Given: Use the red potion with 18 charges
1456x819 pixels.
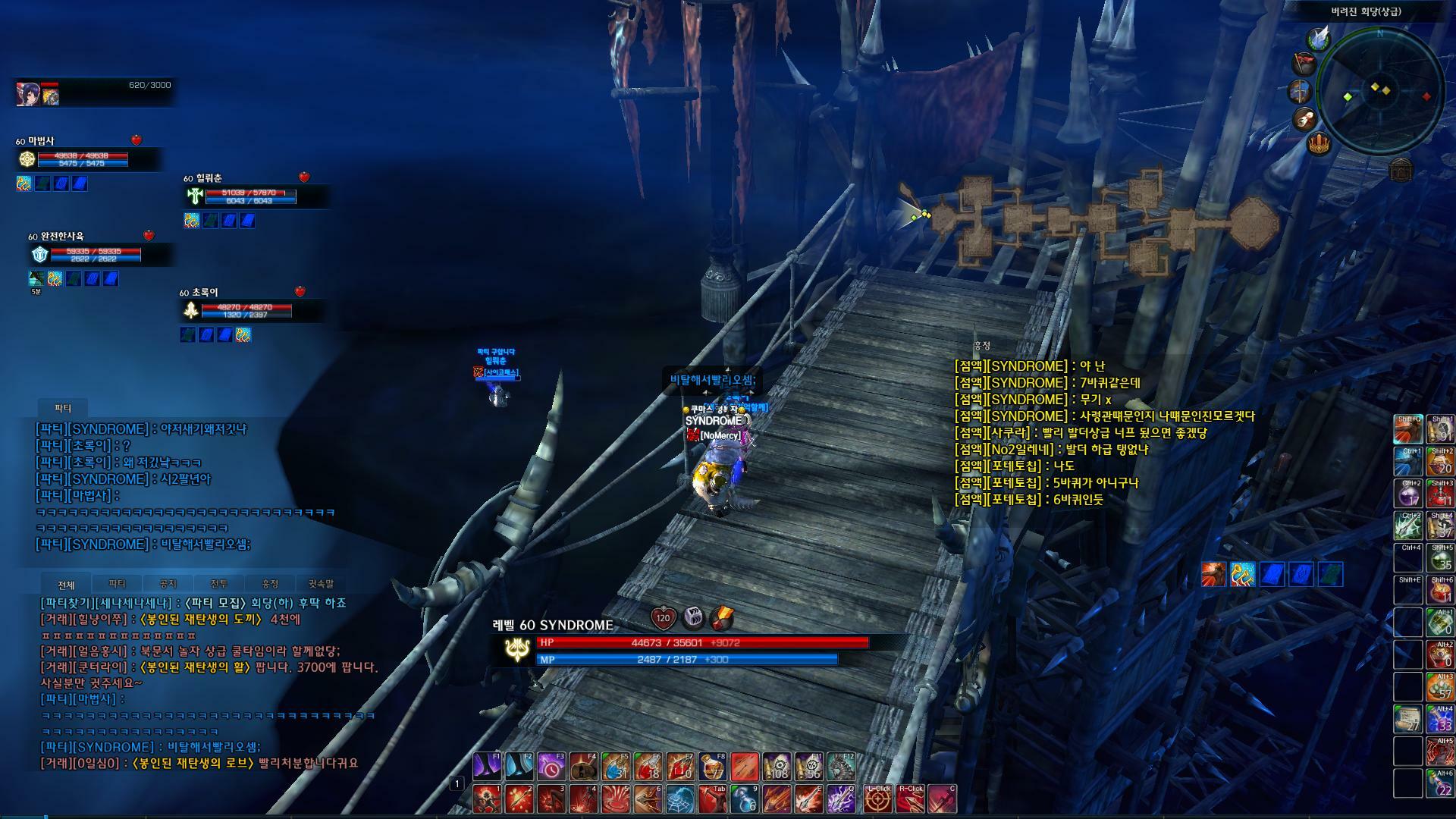Looking at the screenshot, I should (x=648, y=767).
